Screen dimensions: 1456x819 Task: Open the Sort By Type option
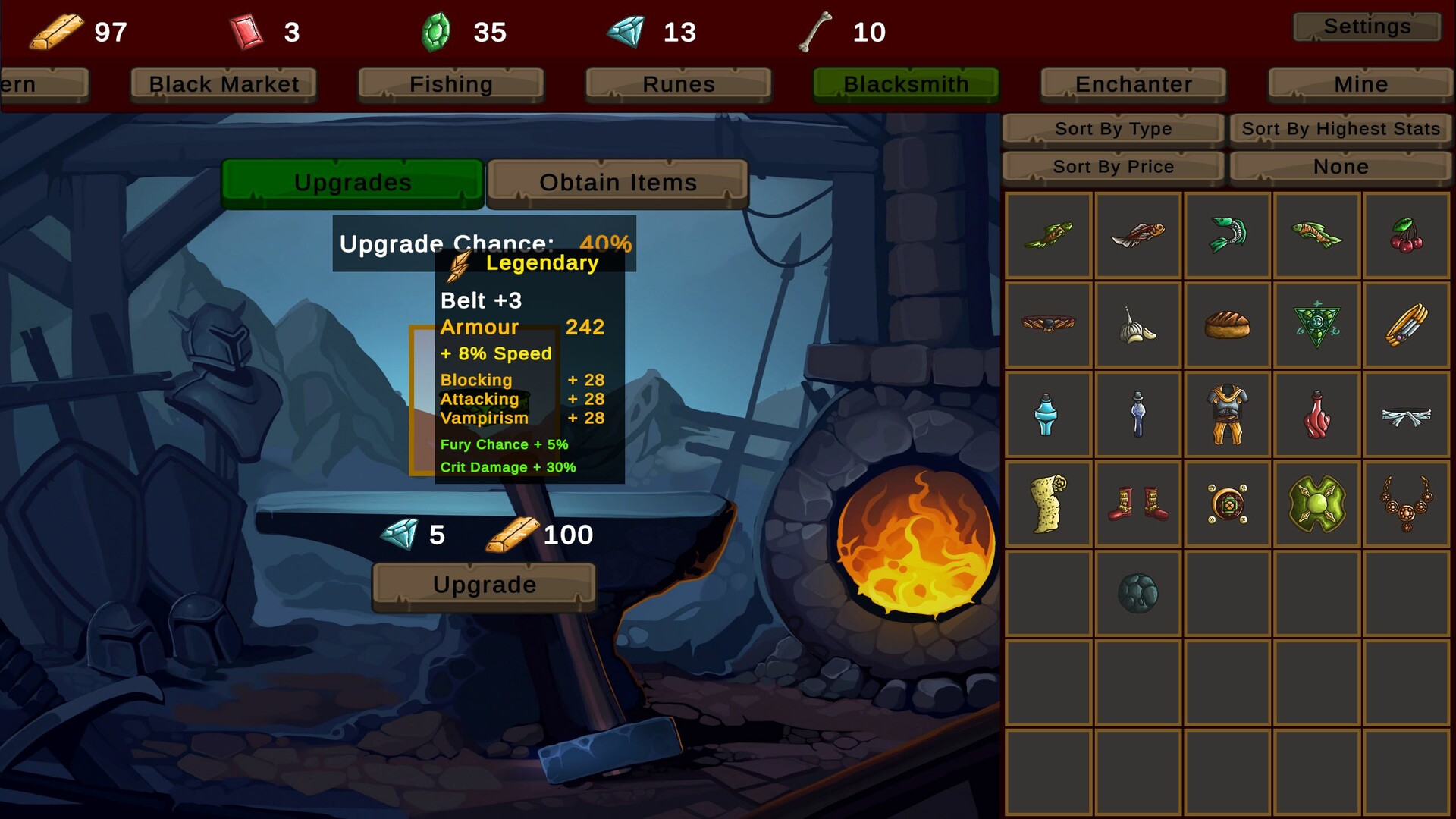(1112, 128)
